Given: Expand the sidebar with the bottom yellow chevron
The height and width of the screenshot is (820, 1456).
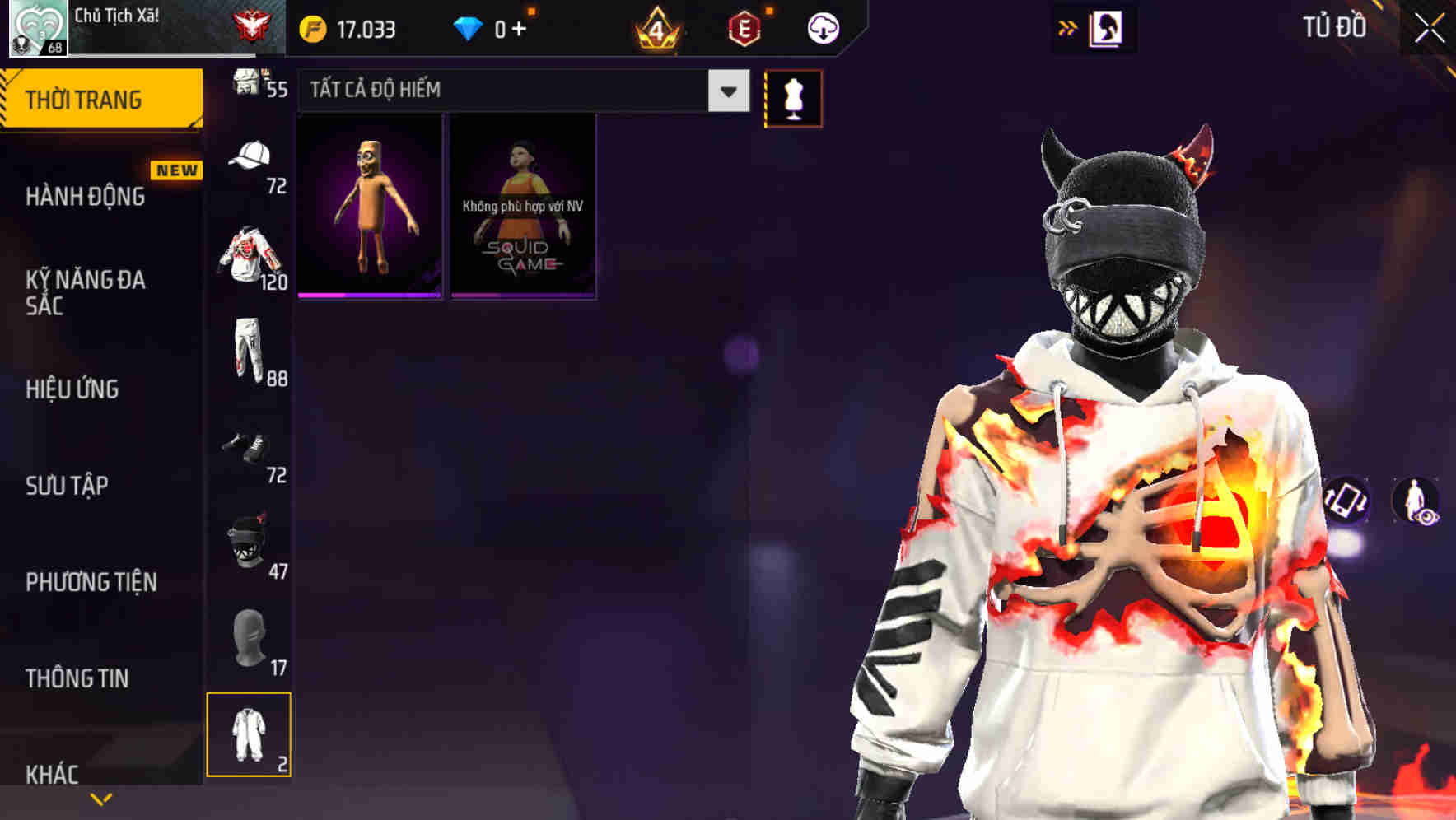Looking at the screenshot, I should [101, 799].
